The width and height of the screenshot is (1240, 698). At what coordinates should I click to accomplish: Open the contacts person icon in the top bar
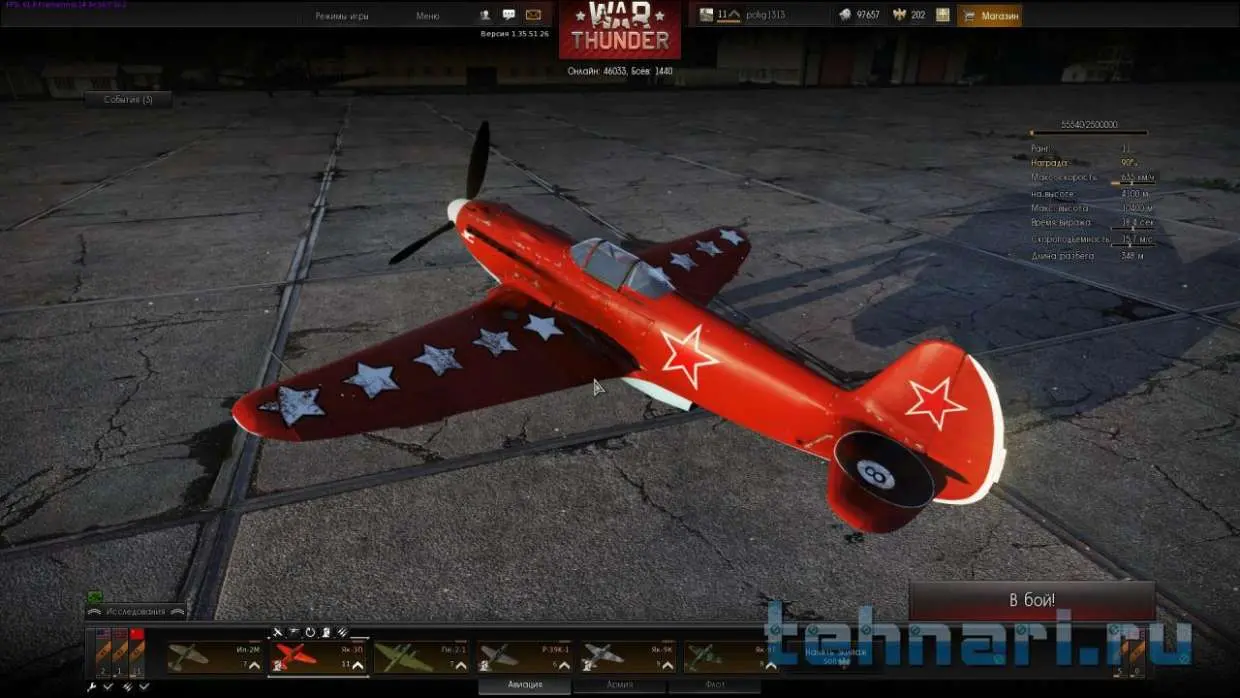[x=485, y=15]
